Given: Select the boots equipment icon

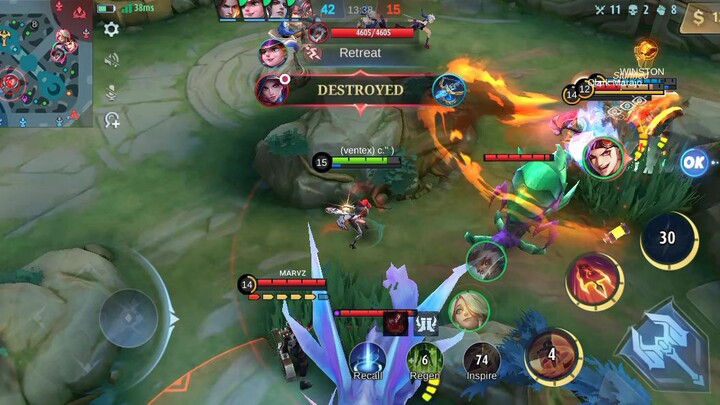Looking at the screenshot, I should click(x=426, y=323).
